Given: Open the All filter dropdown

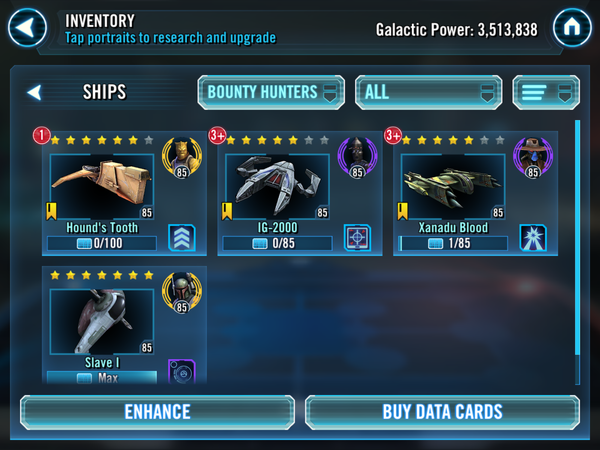Looking at the screenshot, I should click(x=428, y=92).
